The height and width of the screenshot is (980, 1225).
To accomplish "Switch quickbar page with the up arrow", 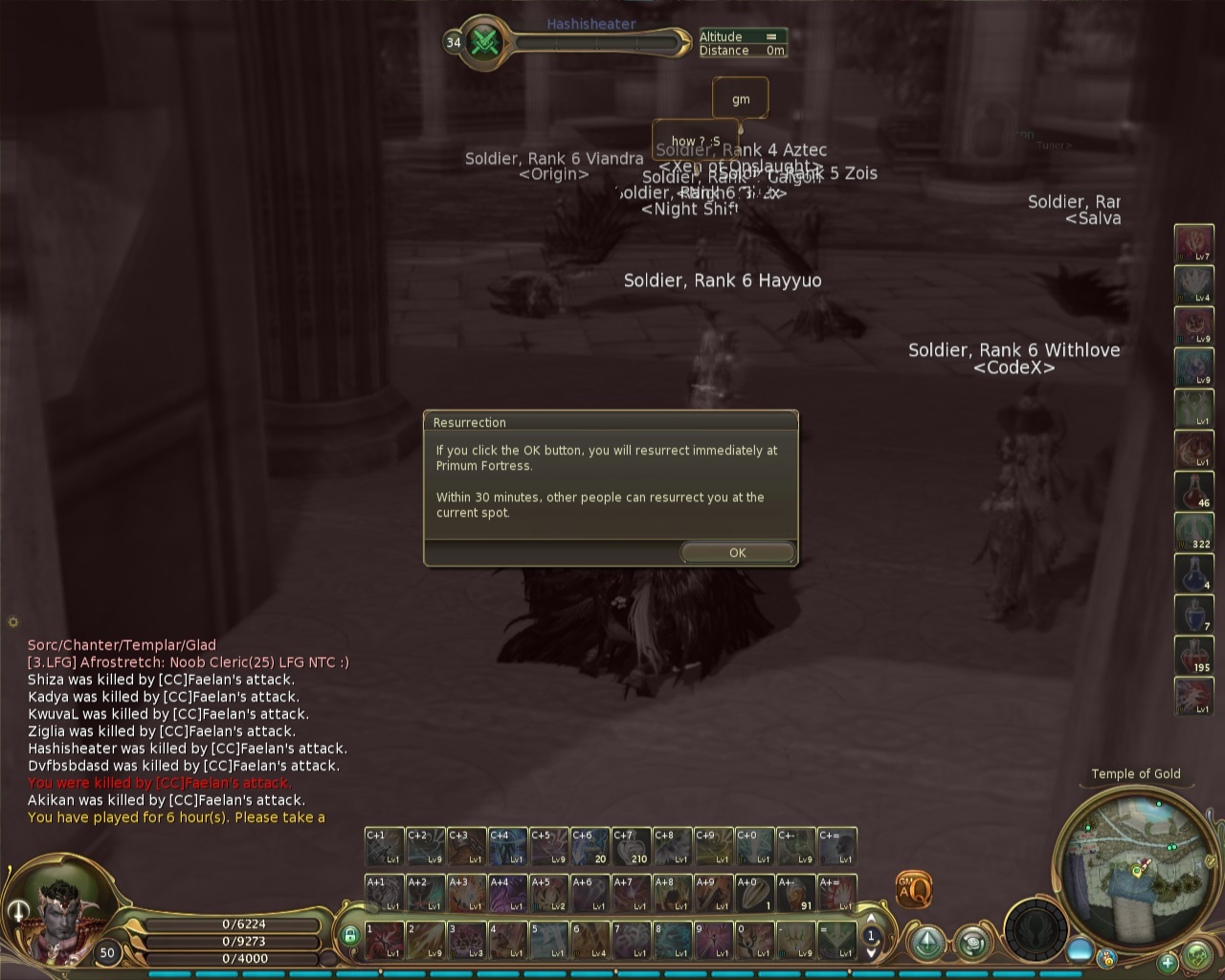I will (x=871, y=923).
